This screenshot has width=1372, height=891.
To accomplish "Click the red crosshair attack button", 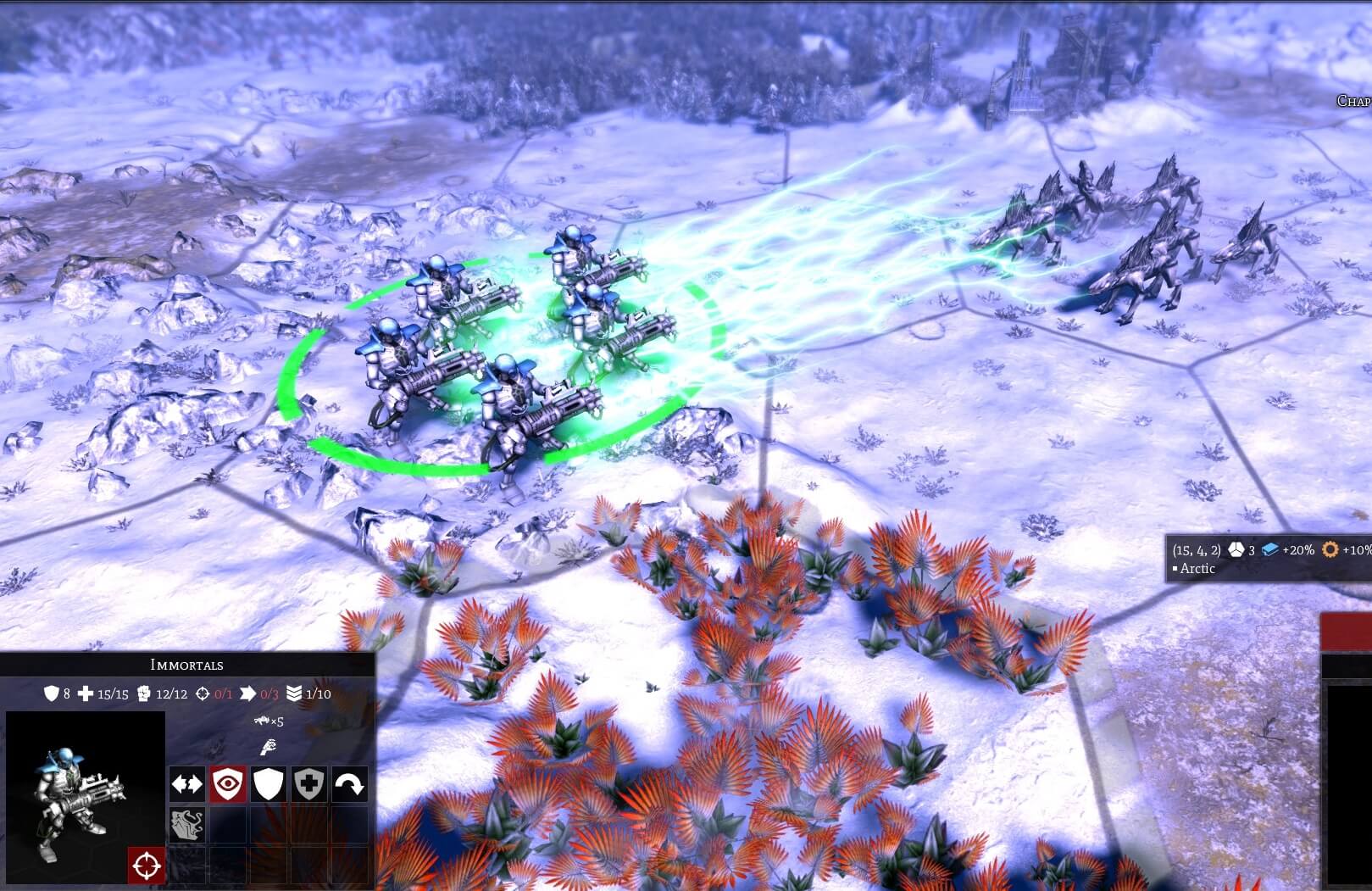I will [147, 865].
